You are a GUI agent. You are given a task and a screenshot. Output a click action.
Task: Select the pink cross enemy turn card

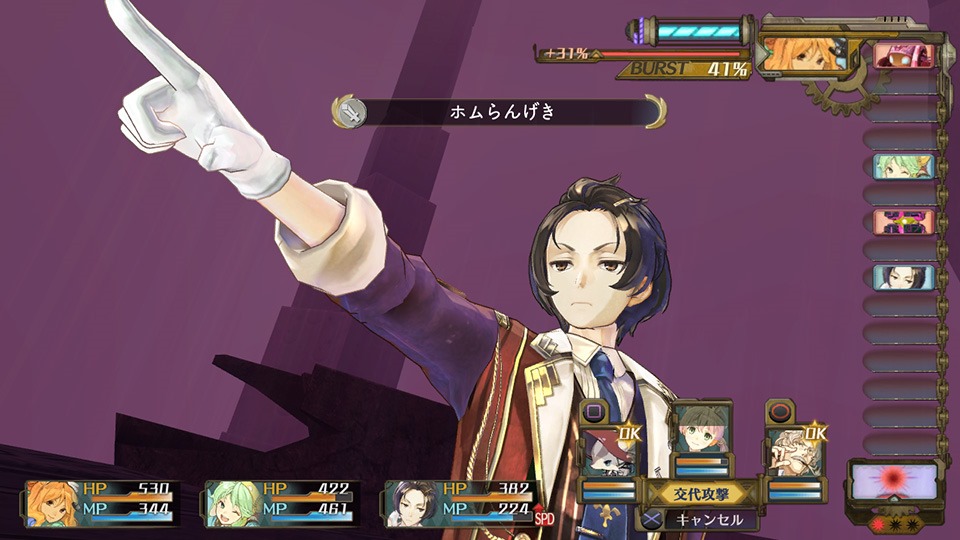(903, 221)
